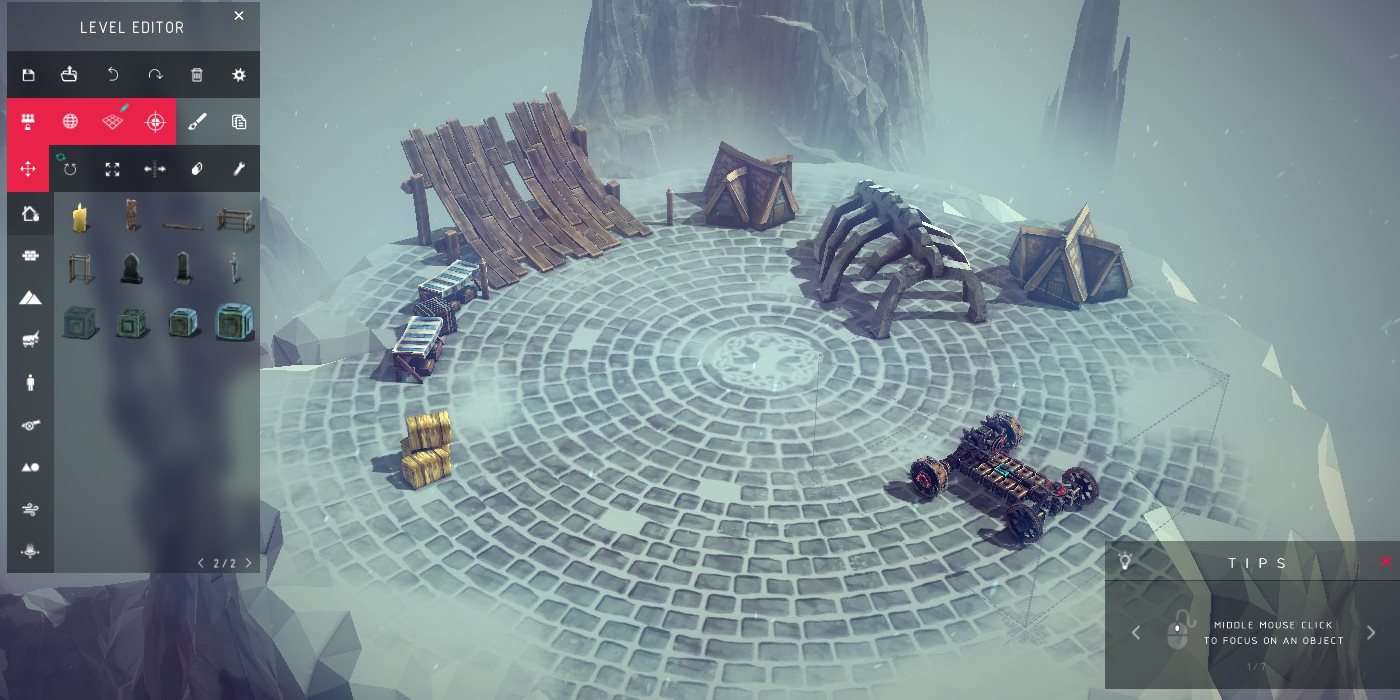This screenshot has width=1400, height=700.
Task: Undo the last editor action
Action: [113, 75]
